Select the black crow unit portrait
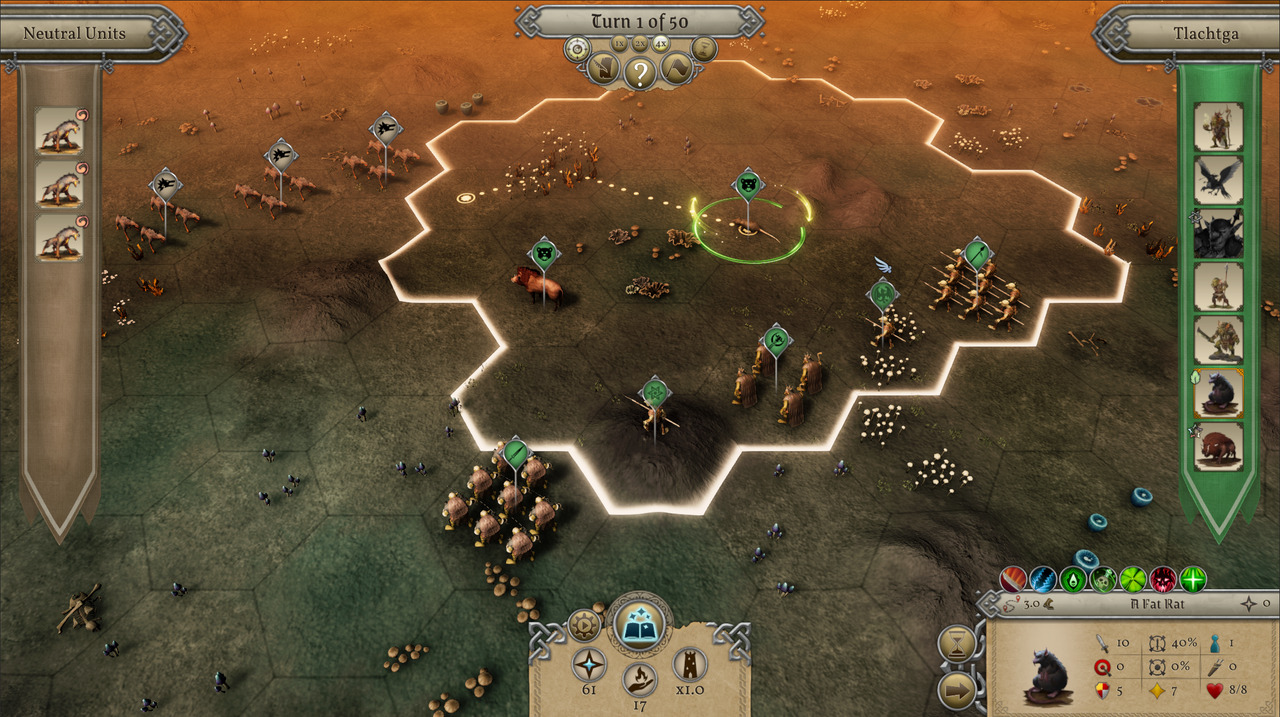The height and width of the screenshot is (717, 1280). click(1218, 180)
